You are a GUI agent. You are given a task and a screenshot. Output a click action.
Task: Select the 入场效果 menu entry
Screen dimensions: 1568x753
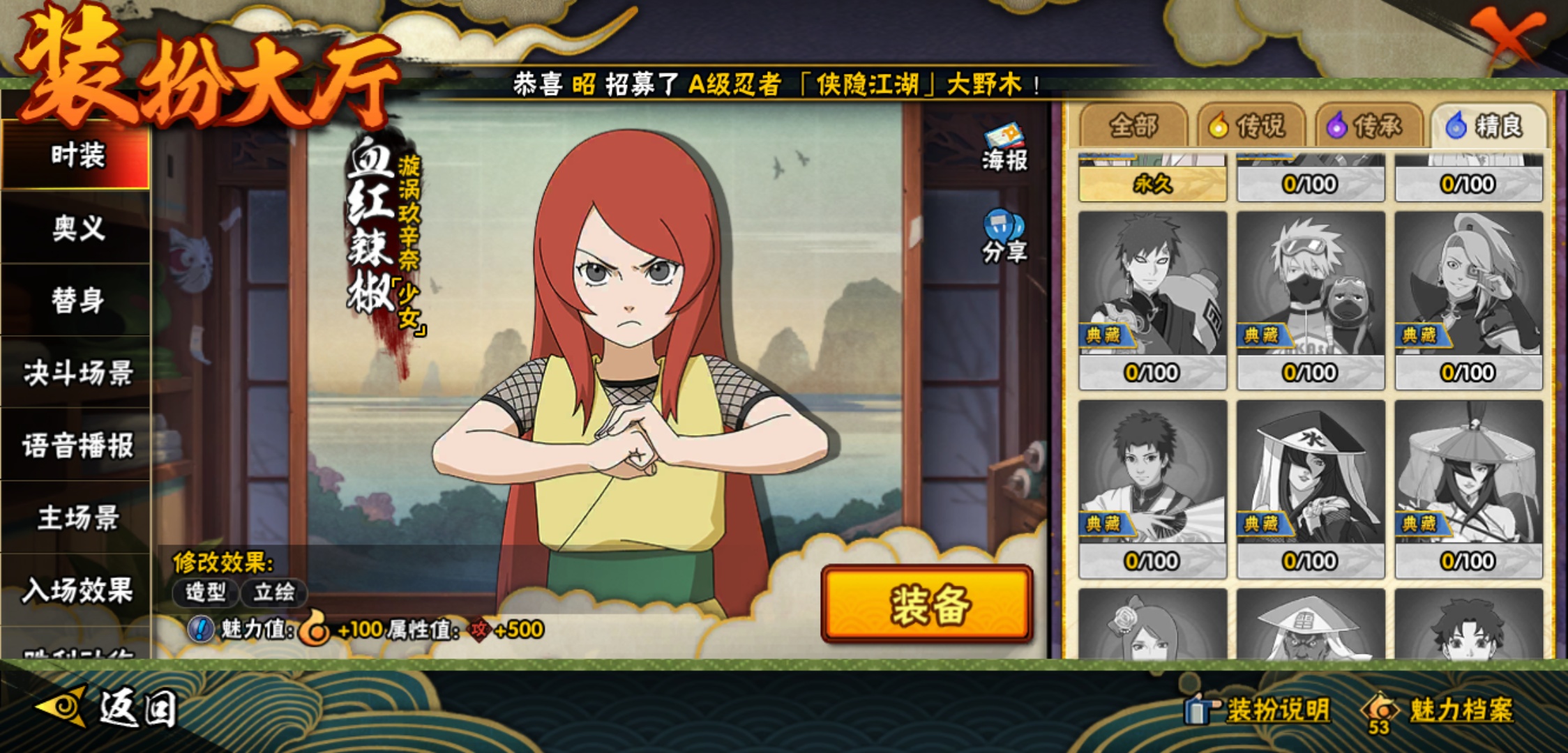[77, 591]
